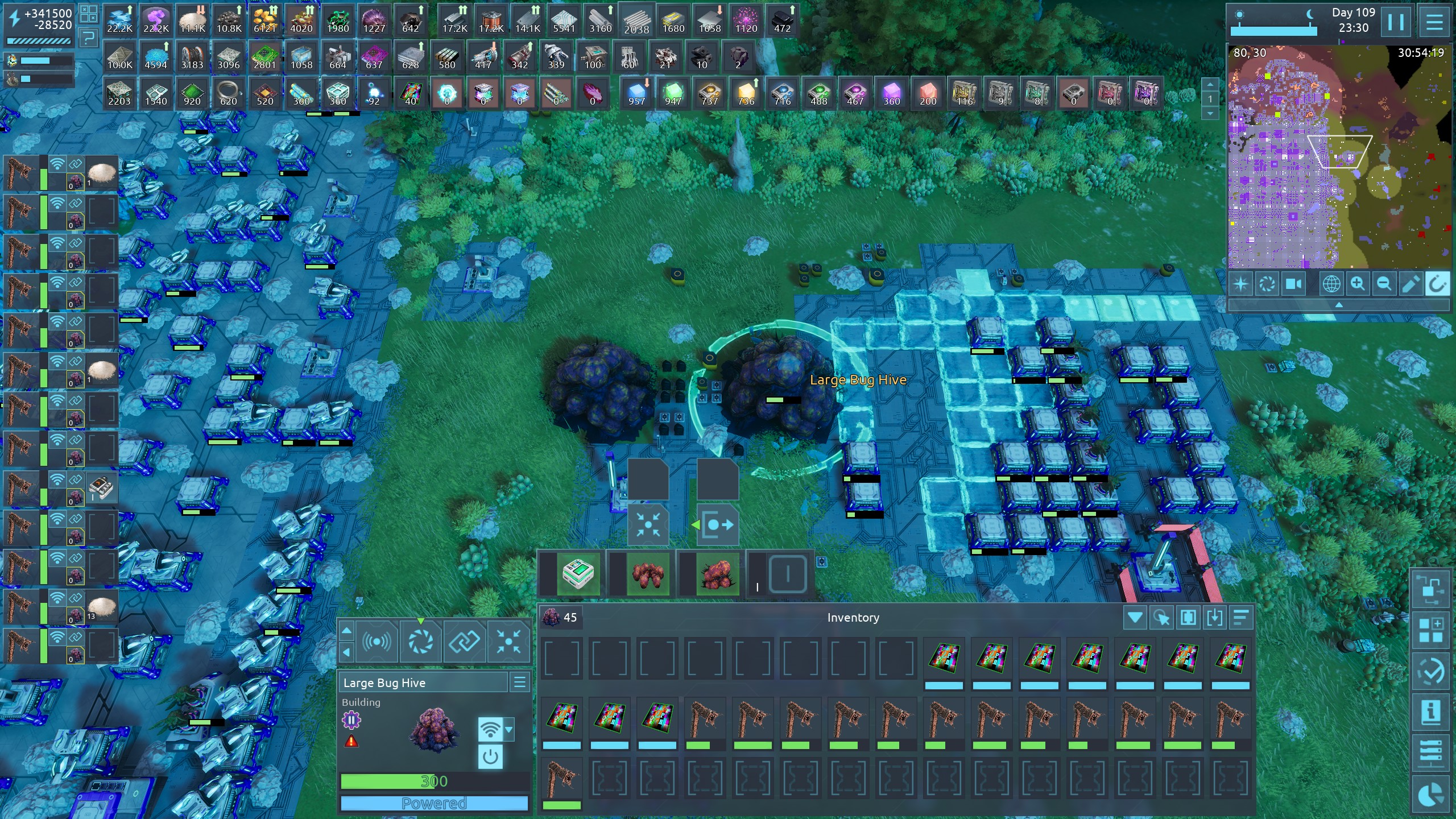The image size is (1456, 819).
Task: Click the help question mark button
Action: [x=89, y=39]
